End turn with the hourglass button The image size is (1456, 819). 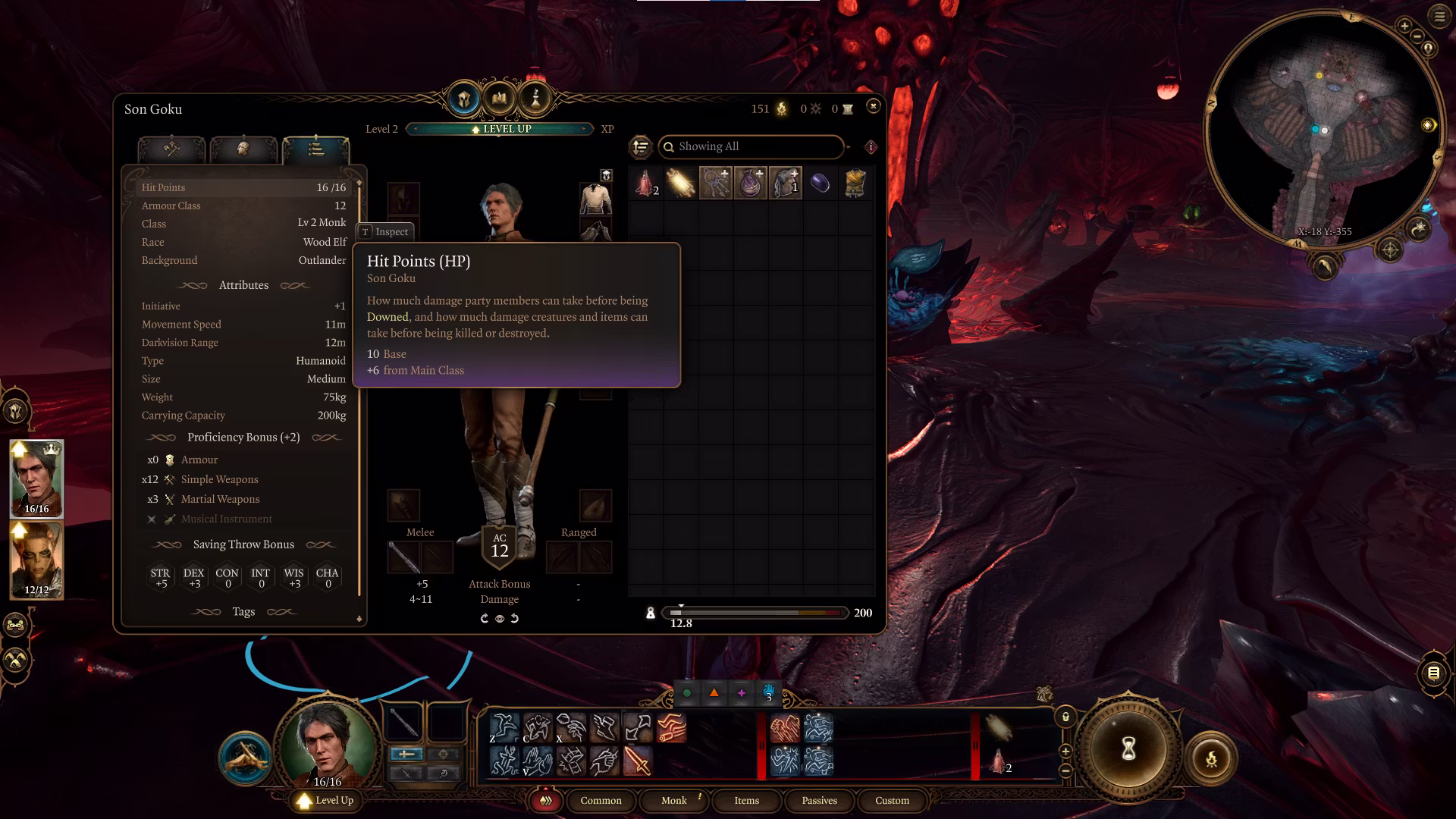[x=1128, y=749]
